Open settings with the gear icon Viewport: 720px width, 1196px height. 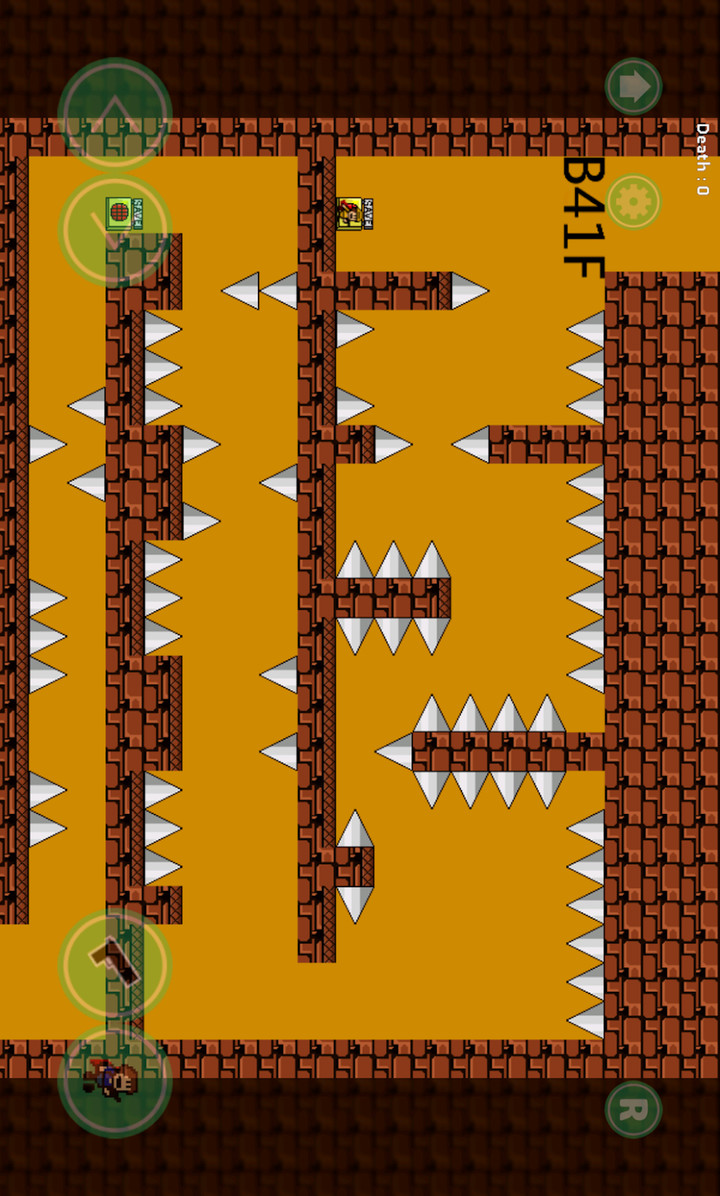coord(633,202)
